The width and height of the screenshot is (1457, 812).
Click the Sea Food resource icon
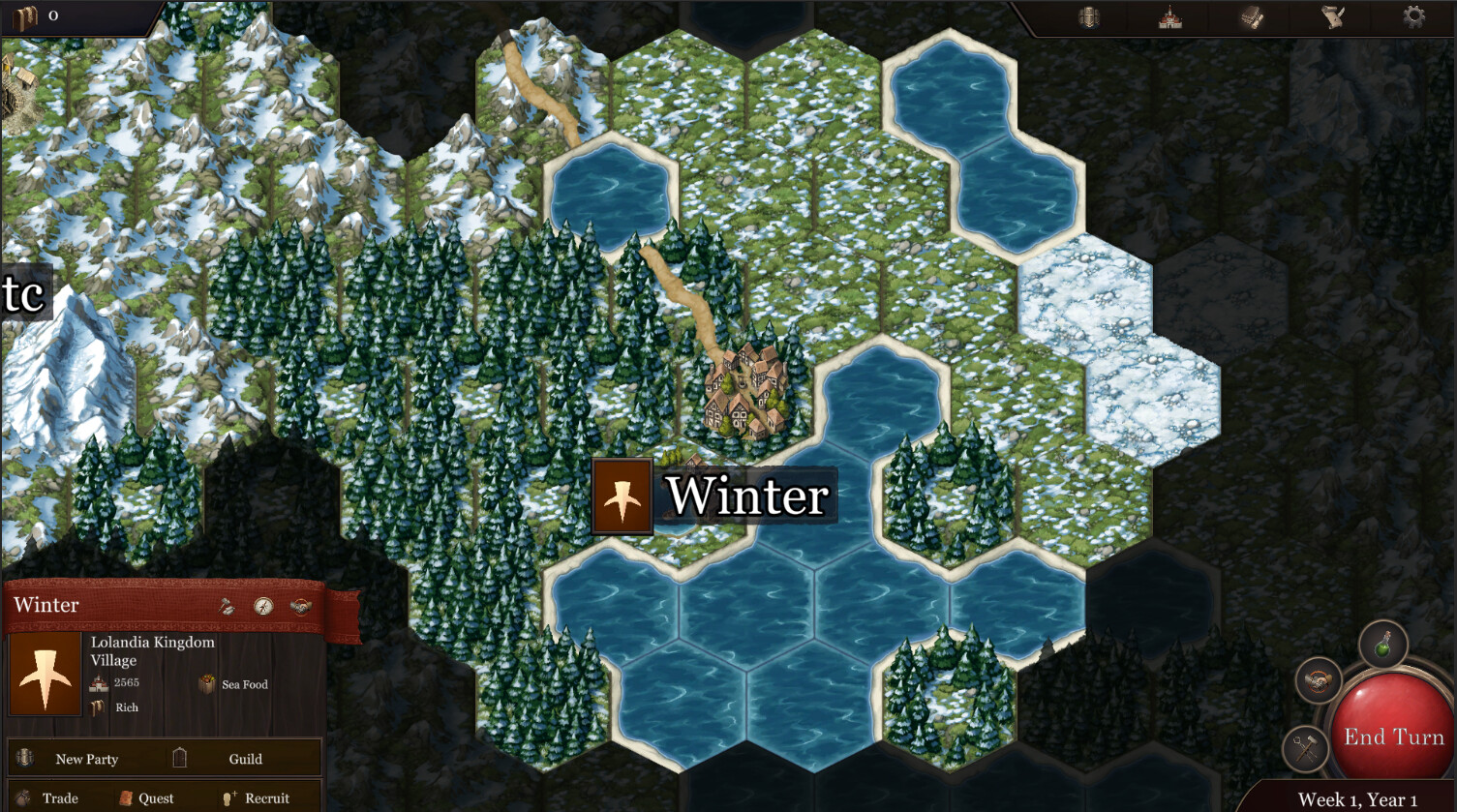coord(204,684)
